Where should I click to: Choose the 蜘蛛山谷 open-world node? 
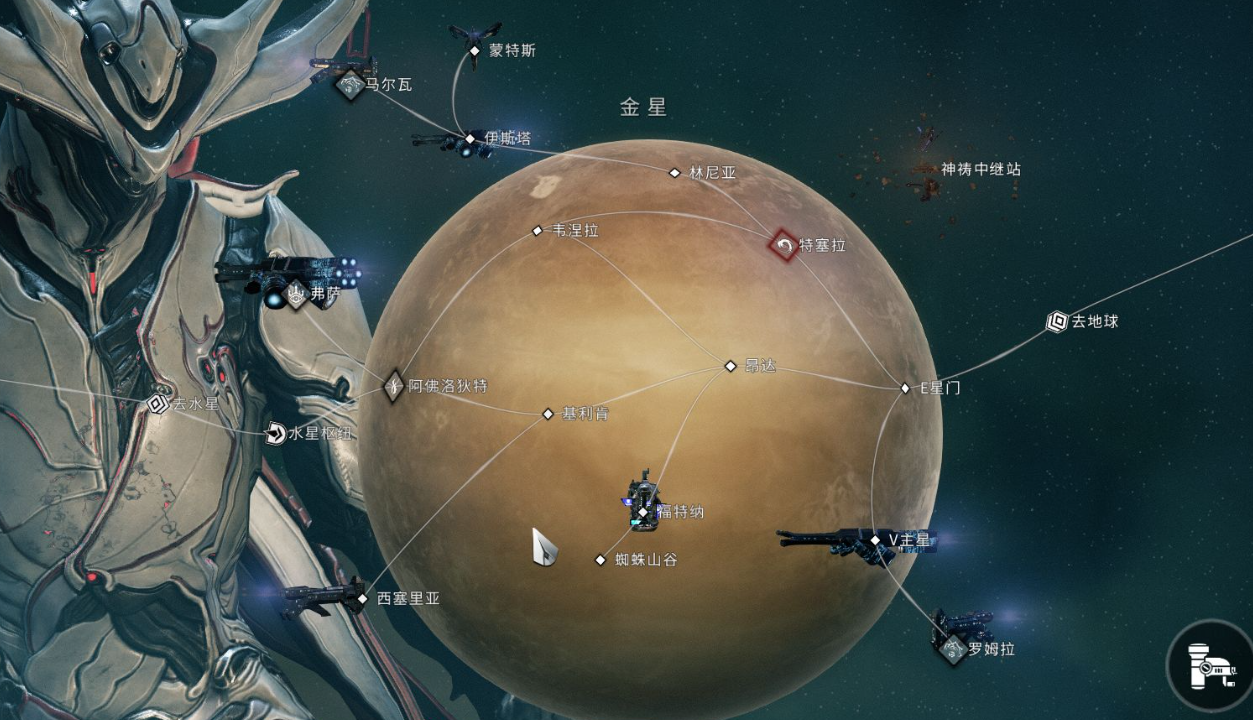tap(601, 560)
